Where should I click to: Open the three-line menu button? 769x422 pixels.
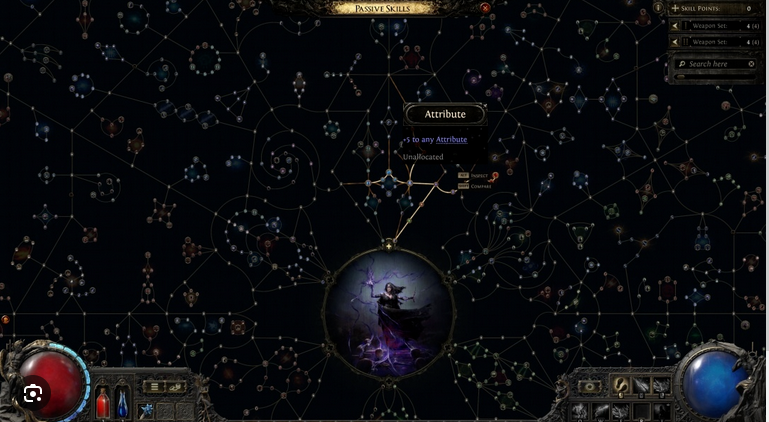[153, 387]
